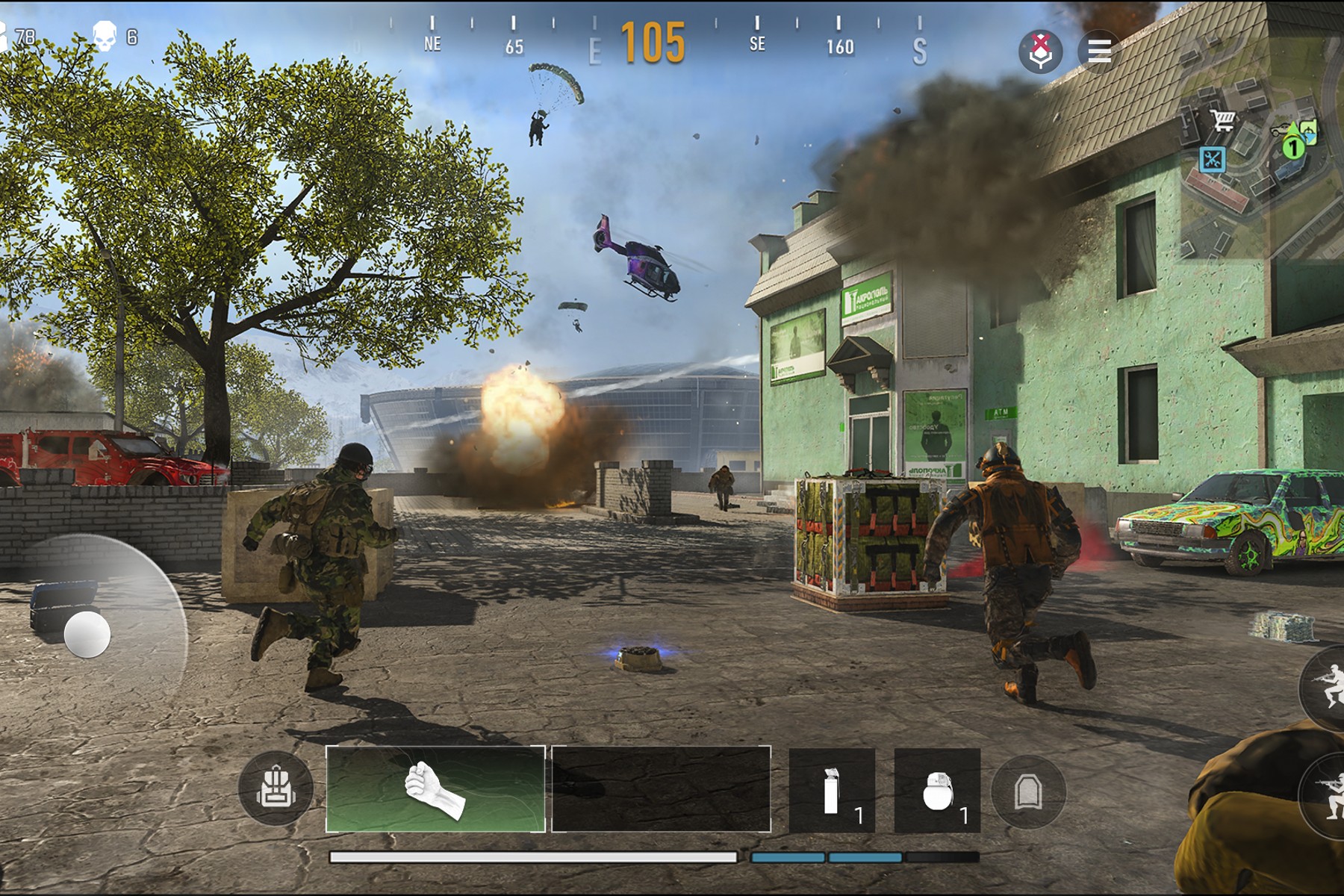Use the tactical canister grenade slot
This screenshot has width=1344, height=896.
point(832,791)
